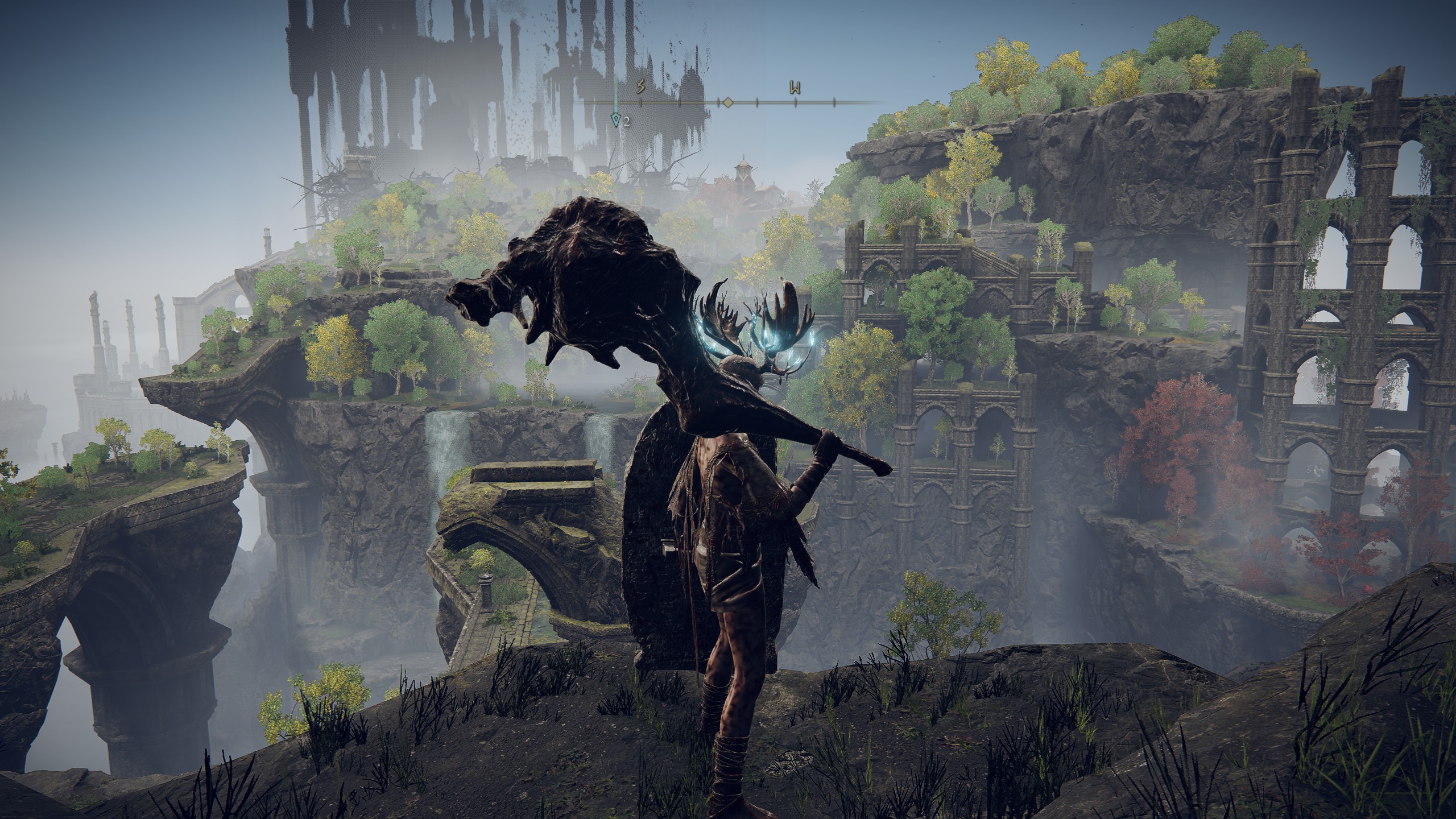Click the West letter on the compass
The width and height of the screenshot is (1456, 819).
click(x=795, y=88)
